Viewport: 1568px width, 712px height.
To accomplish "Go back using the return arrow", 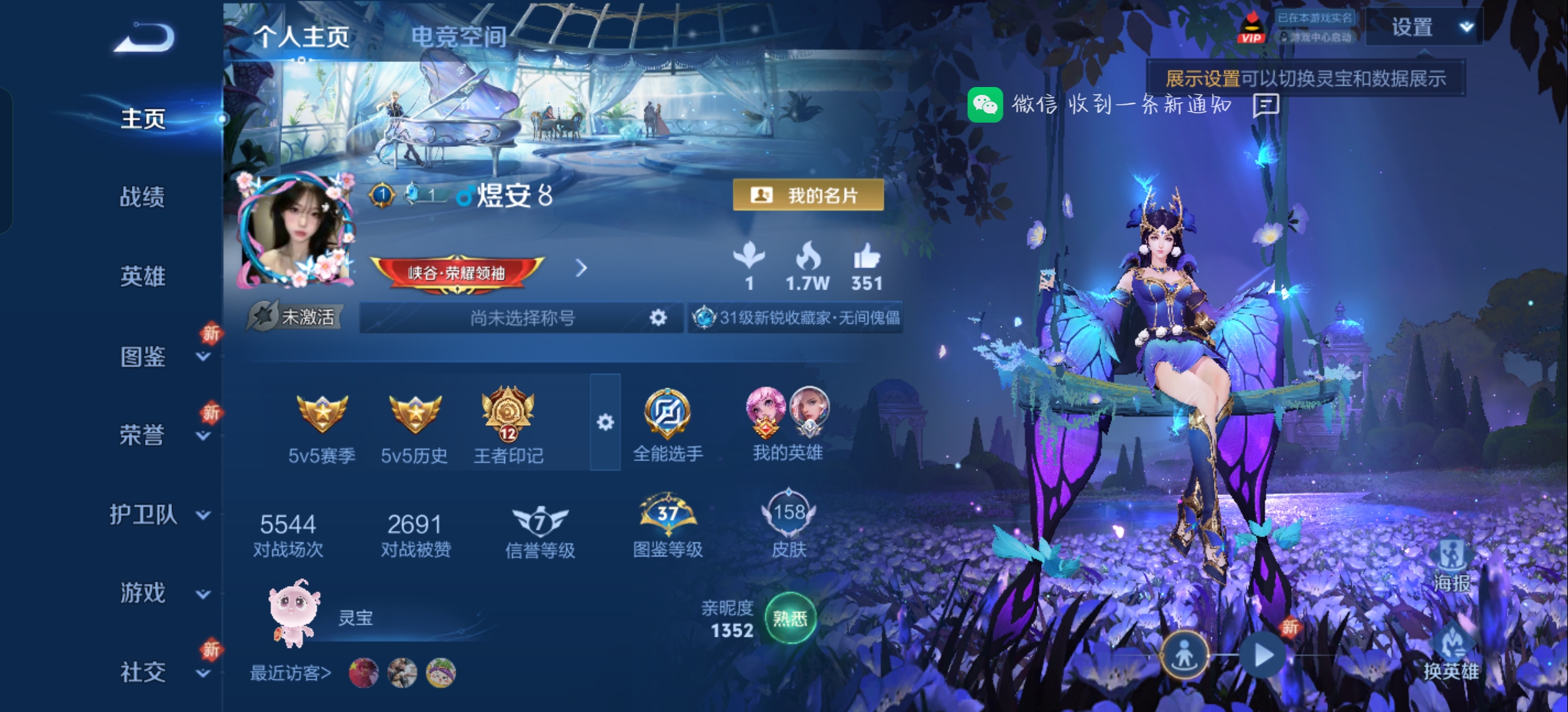I will (144, 38).
